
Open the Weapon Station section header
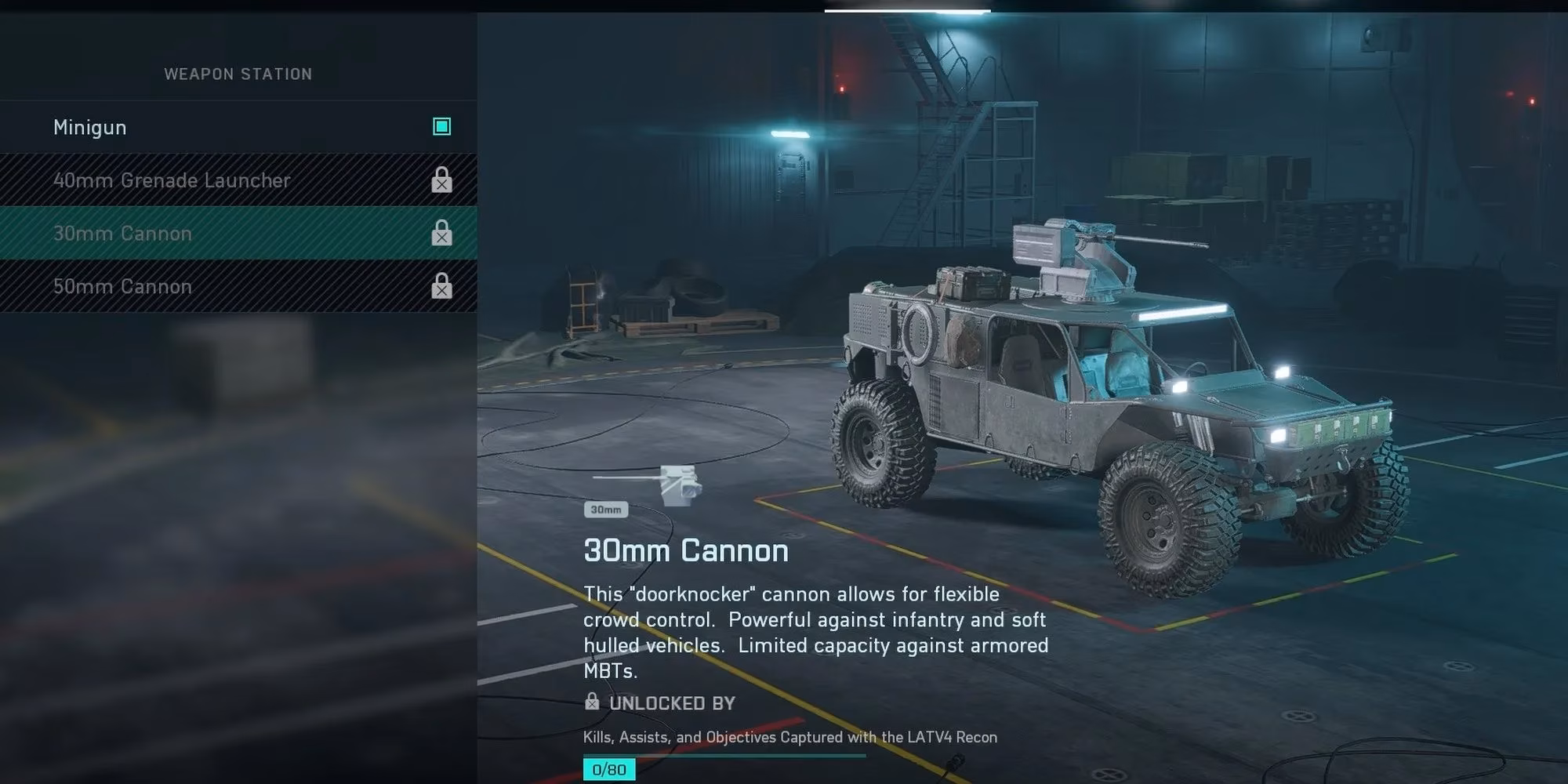pos(237,74)
